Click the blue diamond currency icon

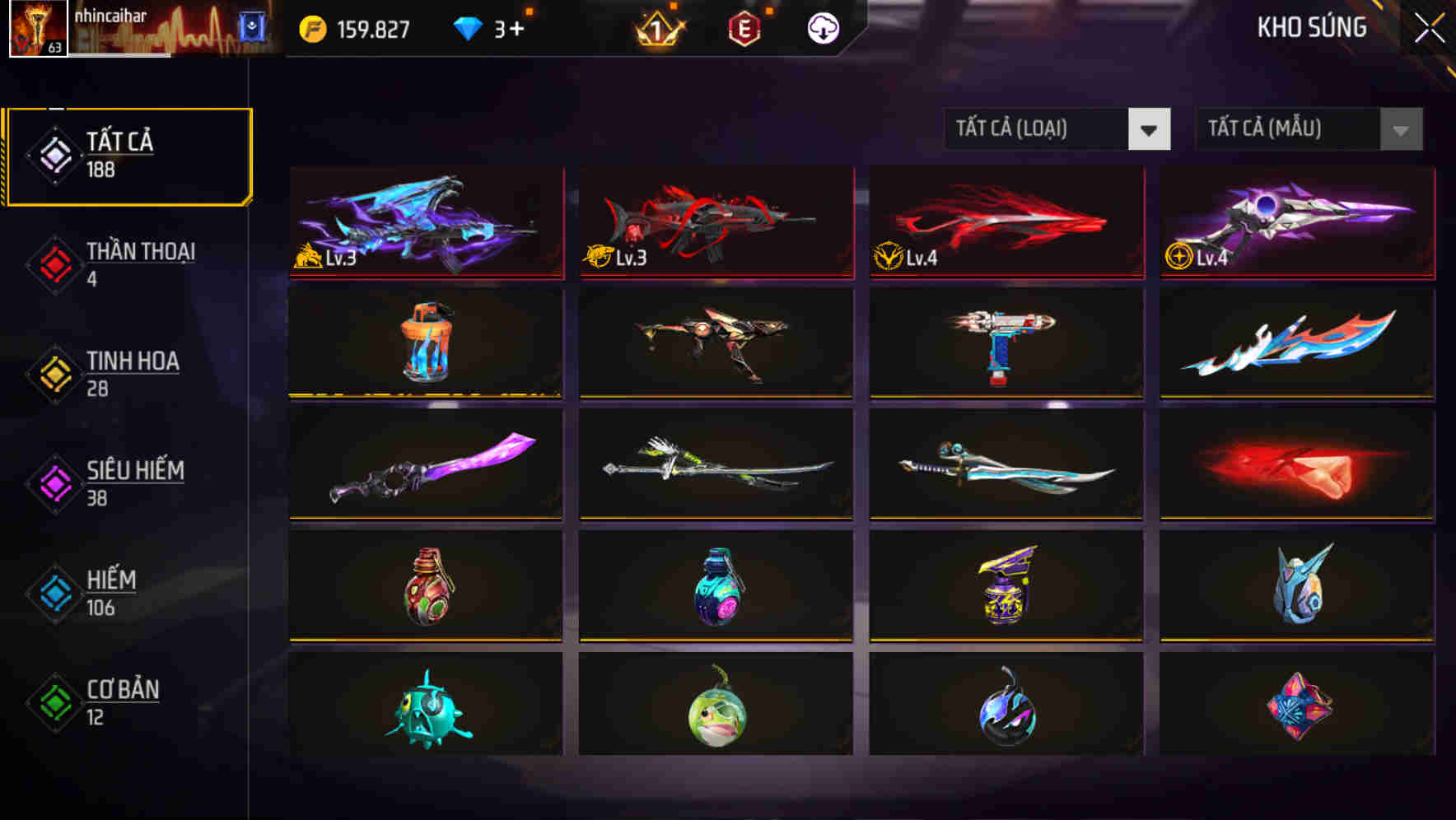point(469,27)
